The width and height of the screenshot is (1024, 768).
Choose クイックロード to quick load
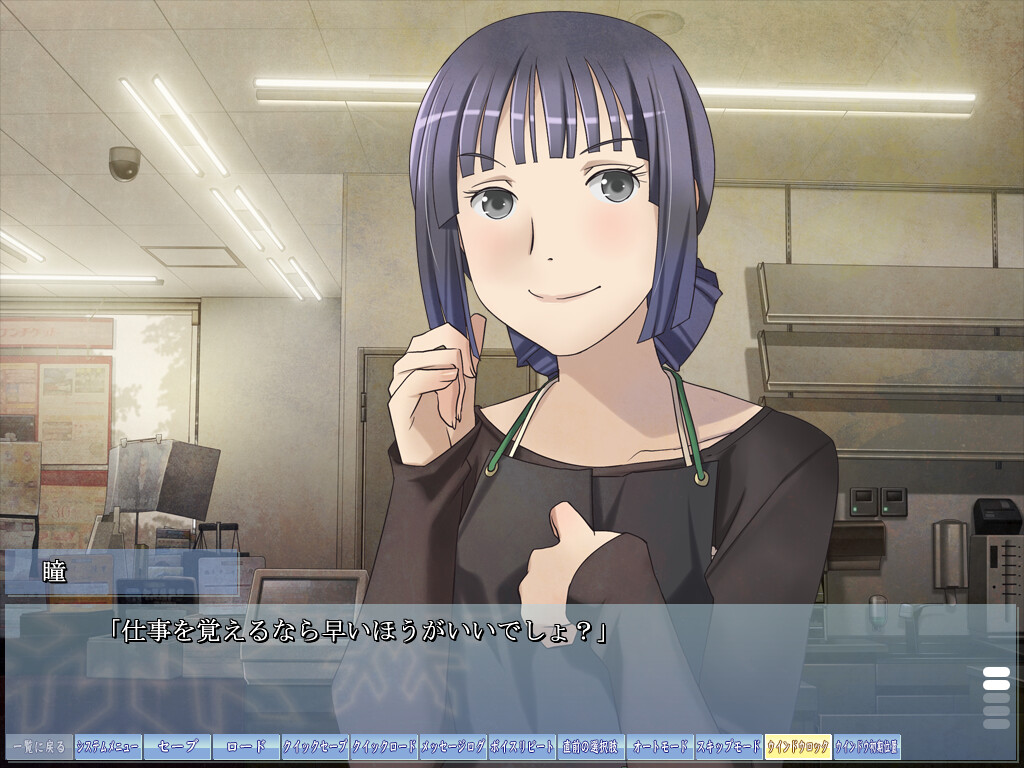point(384,747)
